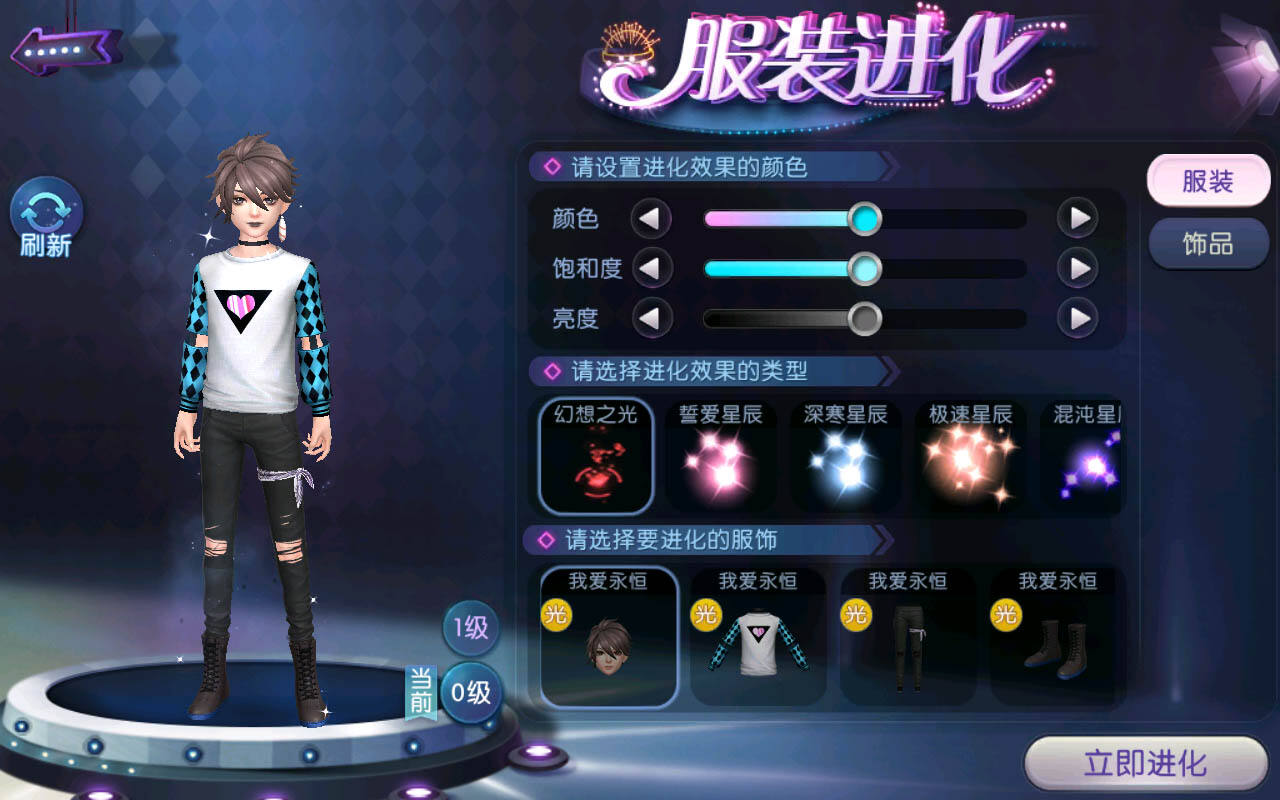The height and width of the screenshot is (800, 1280).
Task: Choose the pink 誓爱星辰 effect
Action: (721, 457)
